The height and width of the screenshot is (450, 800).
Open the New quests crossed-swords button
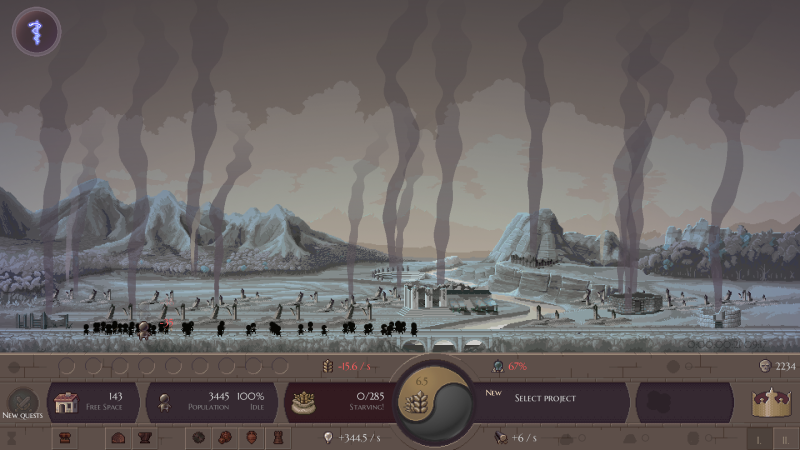[x=23, y=401]
